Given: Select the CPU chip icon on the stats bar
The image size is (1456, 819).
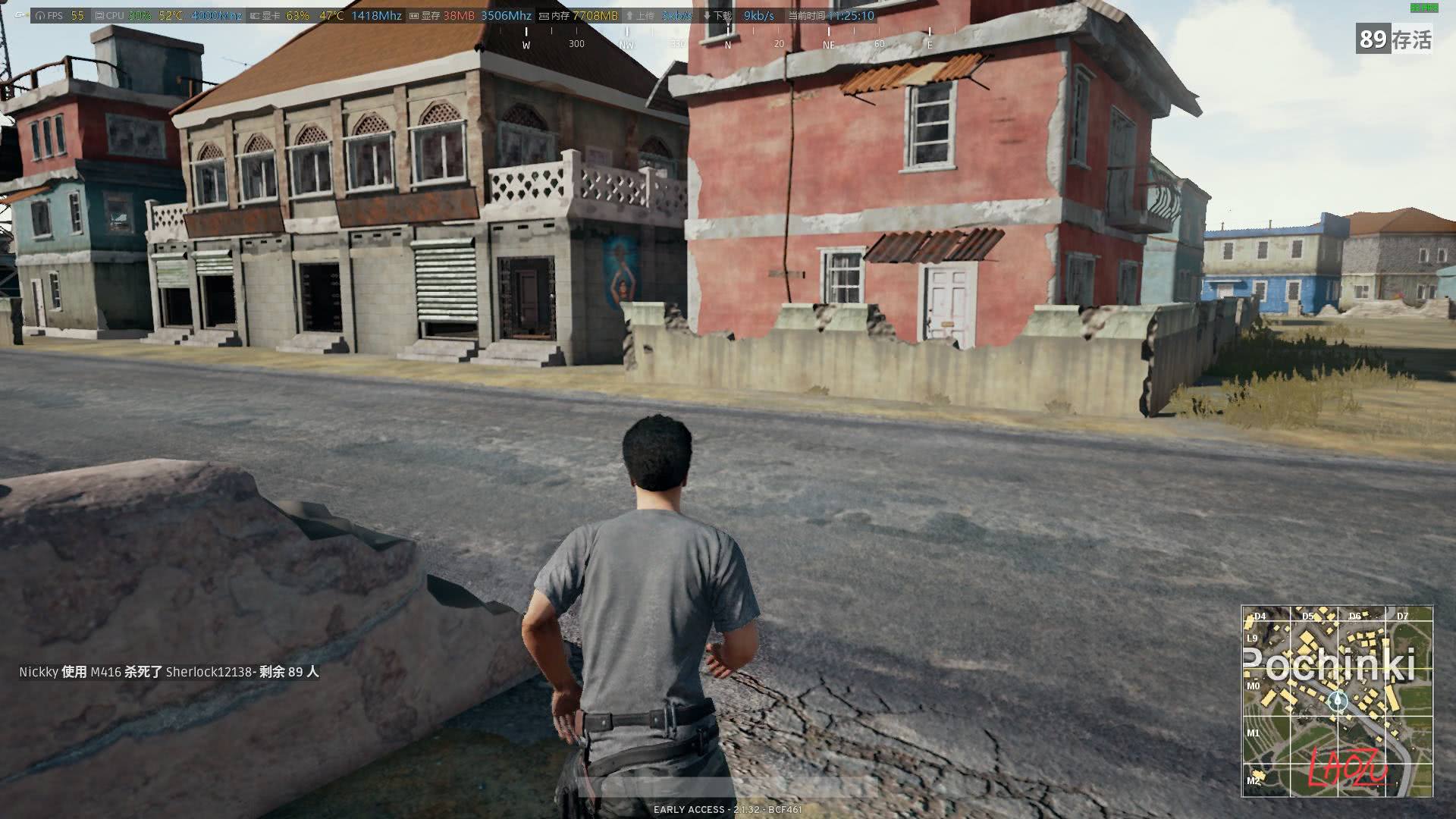Looking at the screenshot, I should tap(99, 13).
